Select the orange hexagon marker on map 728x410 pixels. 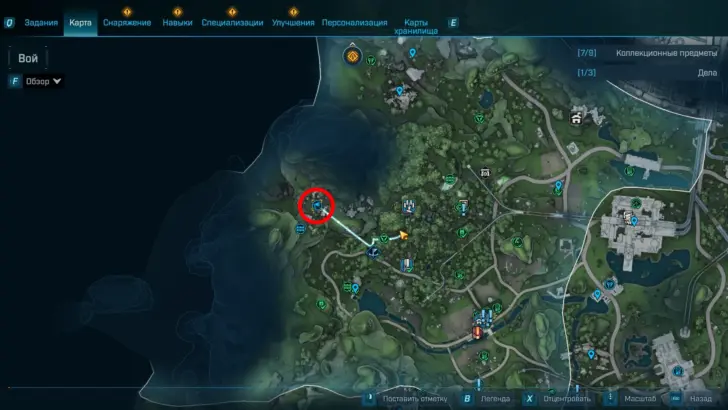(352, 56)
